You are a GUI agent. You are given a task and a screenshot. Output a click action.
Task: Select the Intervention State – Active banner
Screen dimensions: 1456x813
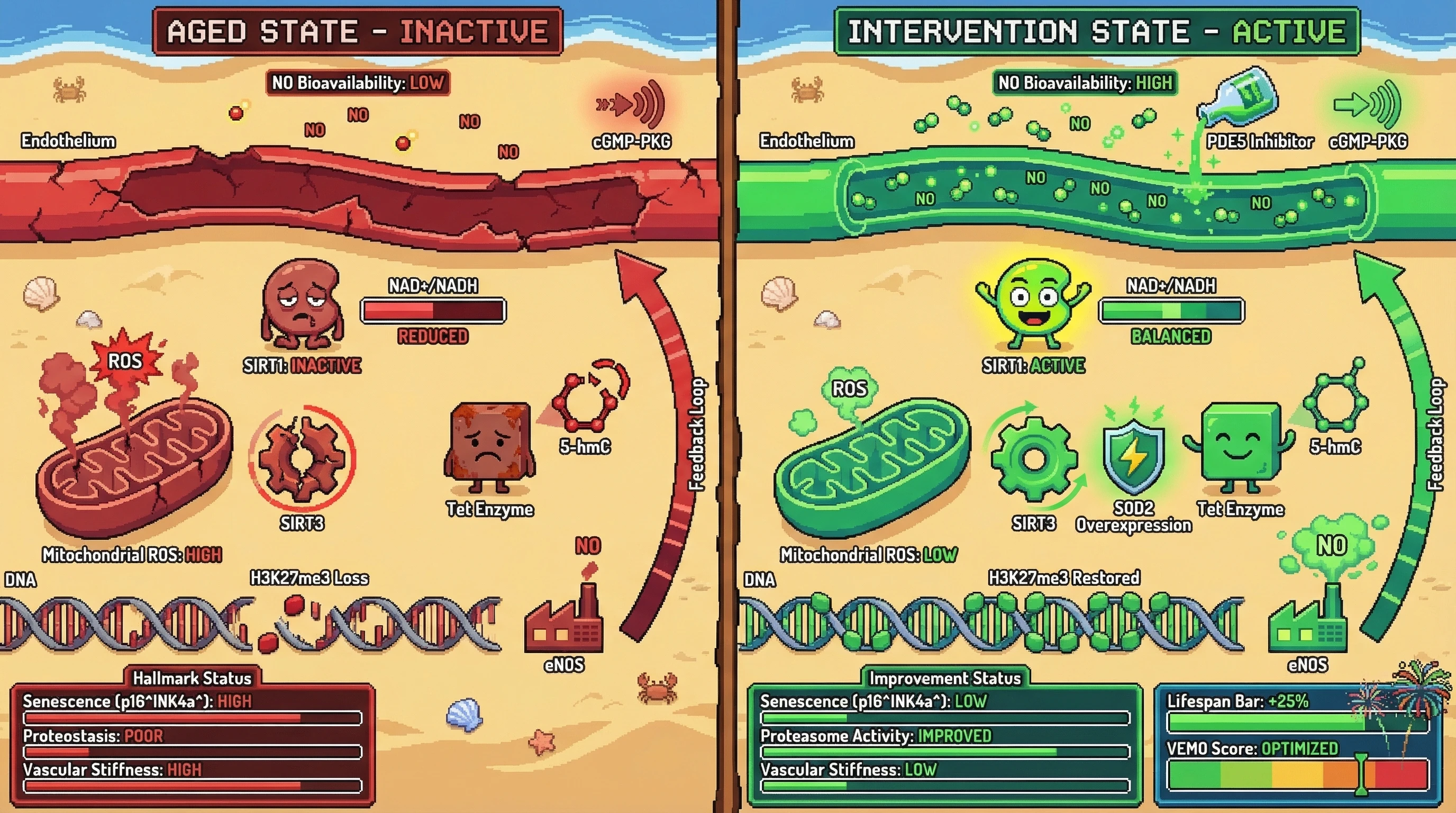(x=1097, y=31)
